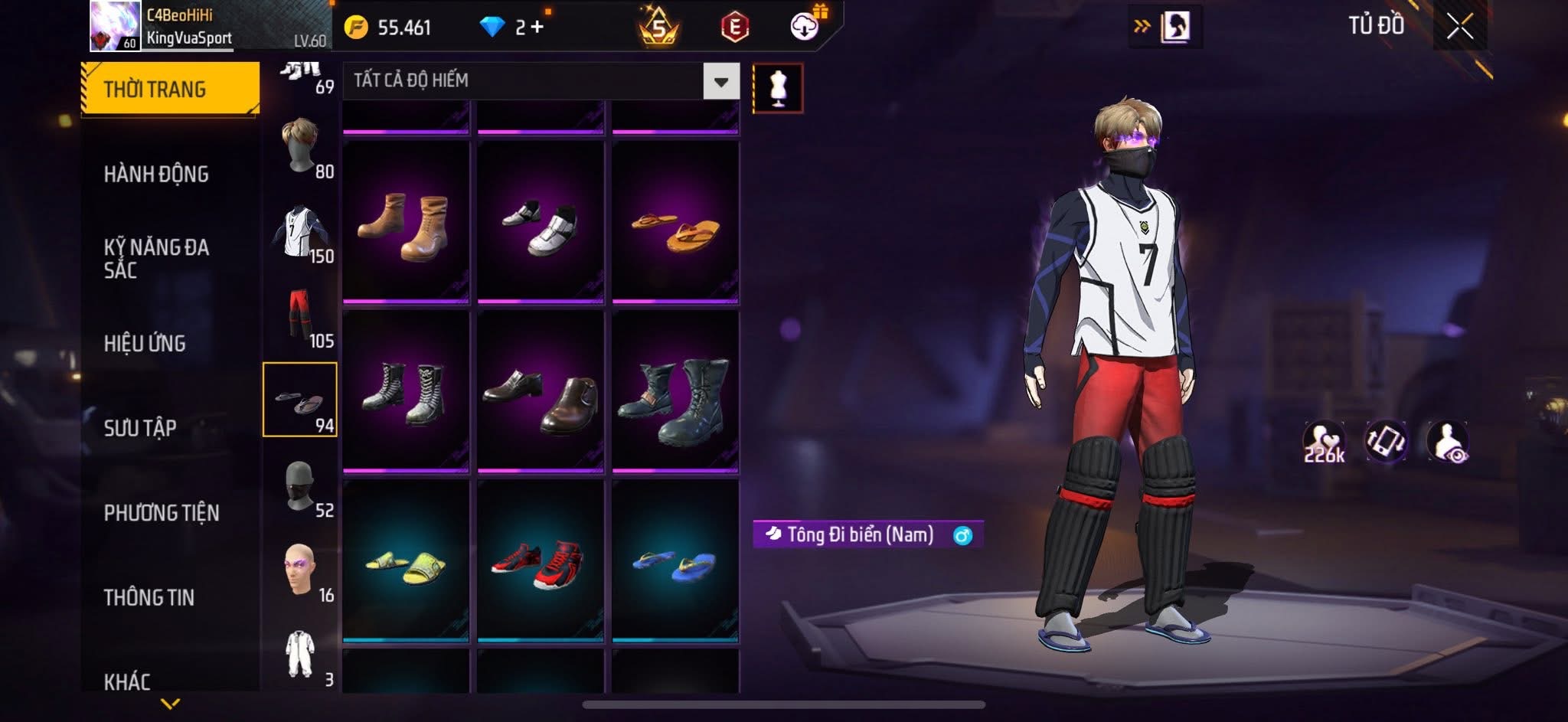Open the Thông Tin section
The width and height of the screenshot is (1568, 722).
coord(149,597)
